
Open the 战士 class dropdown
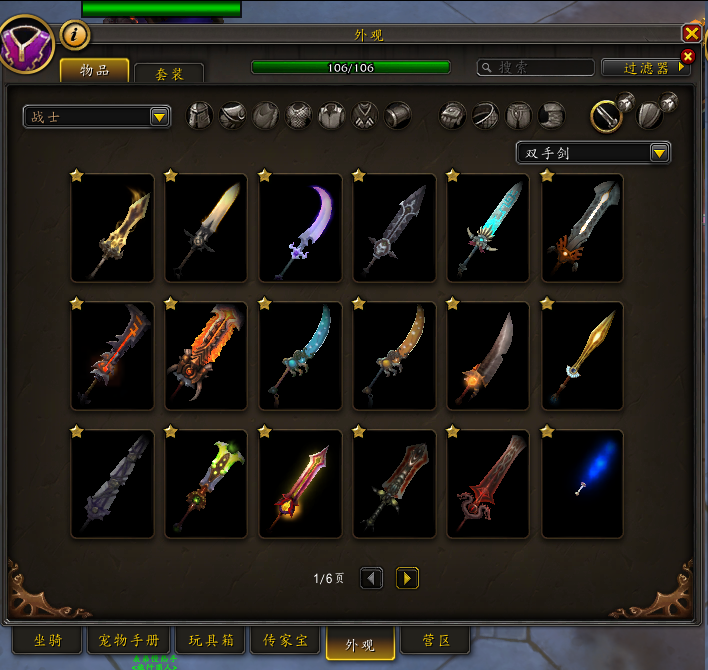tap(97, 117)
